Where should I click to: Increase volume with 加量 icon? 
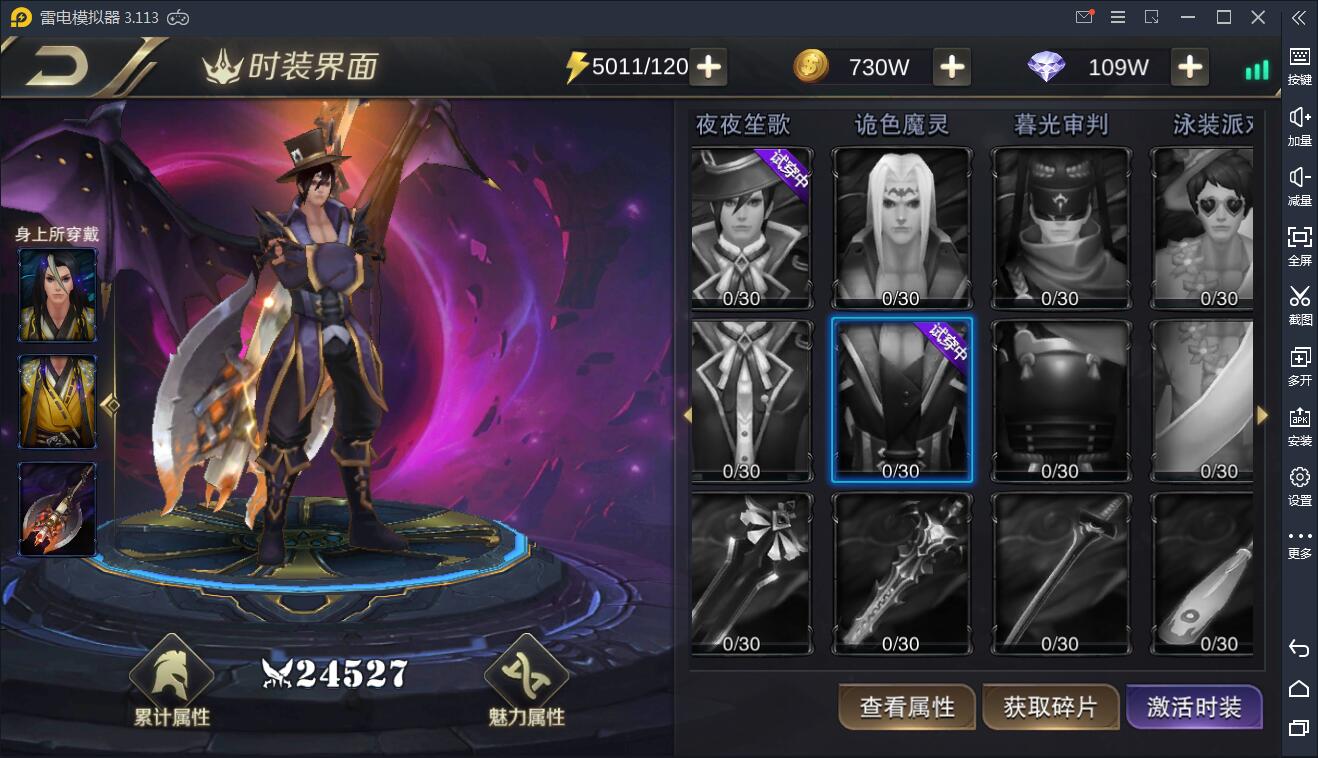point(1297,126)
